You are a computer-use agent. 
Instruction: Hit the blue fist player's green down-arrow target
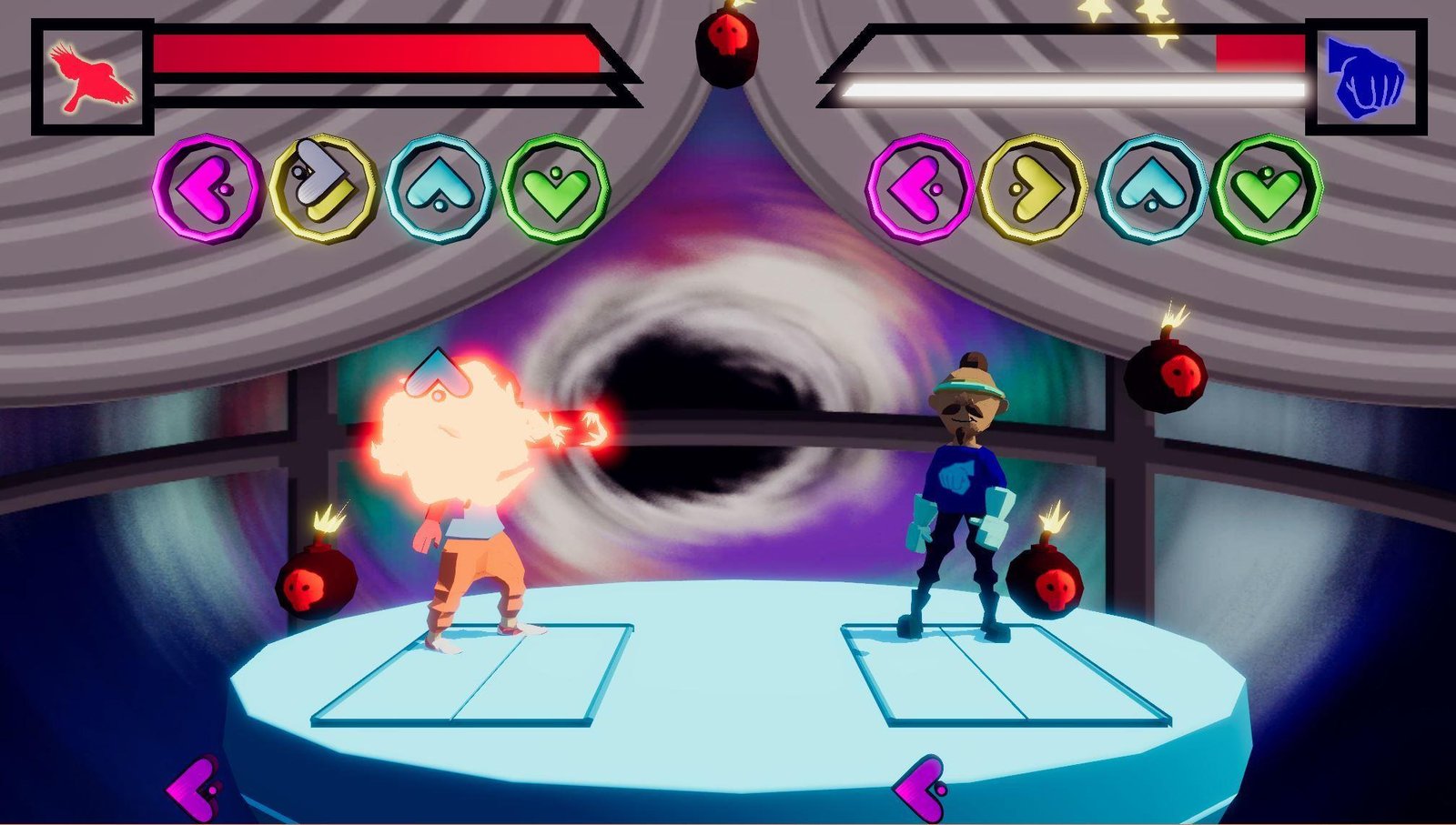(1267, 188)
